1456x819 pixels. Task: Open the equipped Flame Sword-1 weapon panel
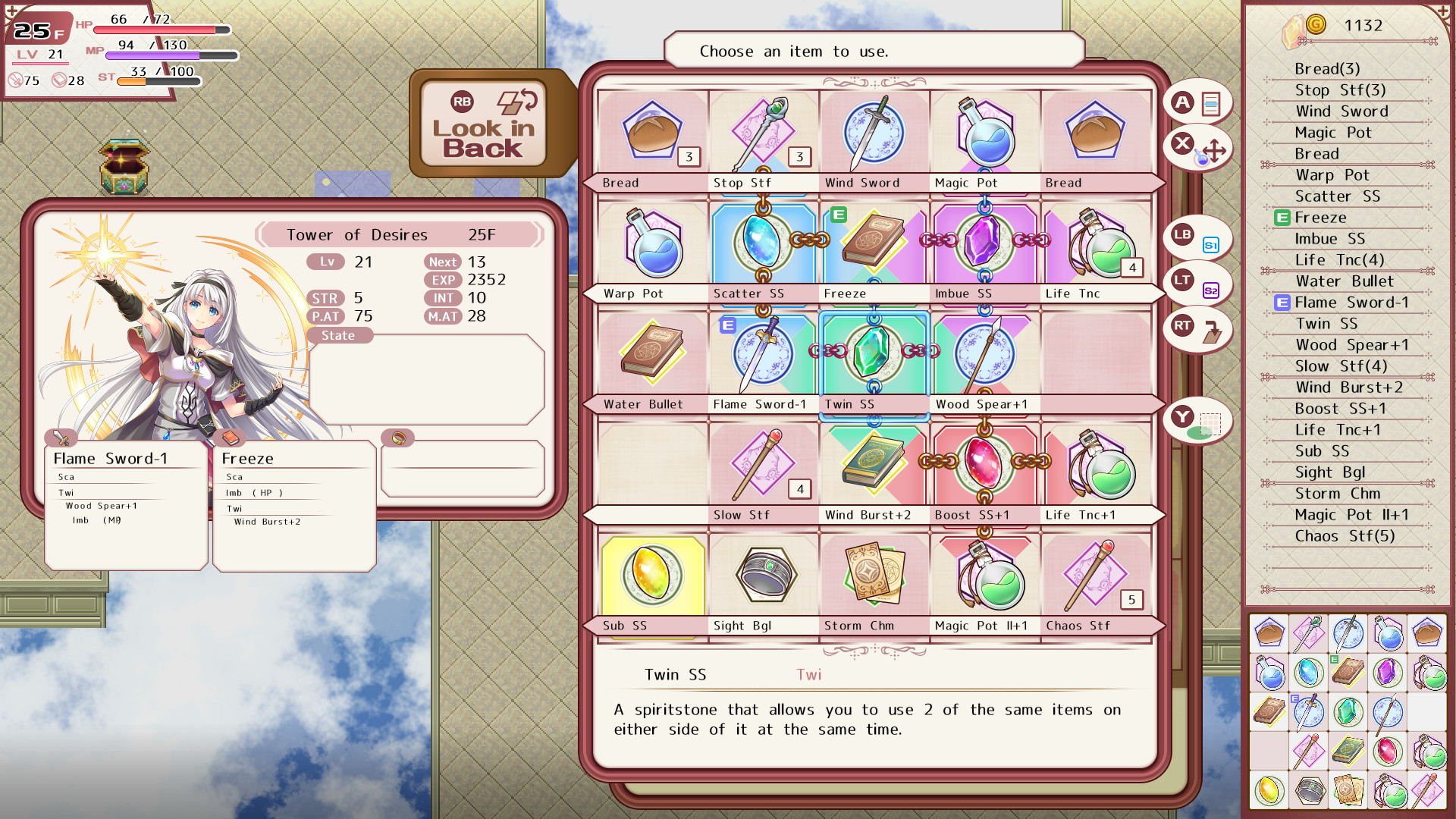pos(126,504)
